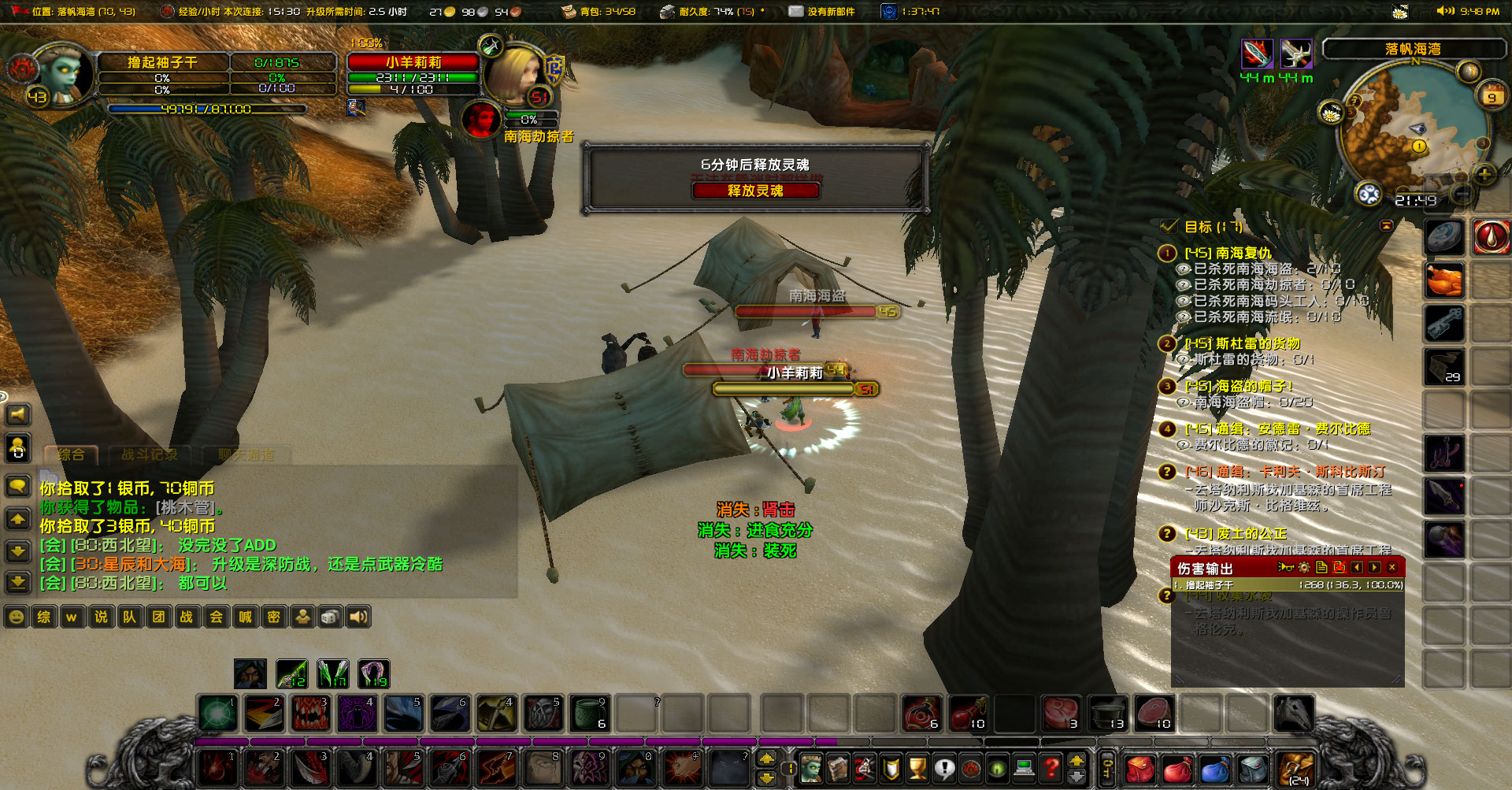Open the 聊天通道 chat channel tab
This screenshot has height=790, width=1512.
[246, 454]
